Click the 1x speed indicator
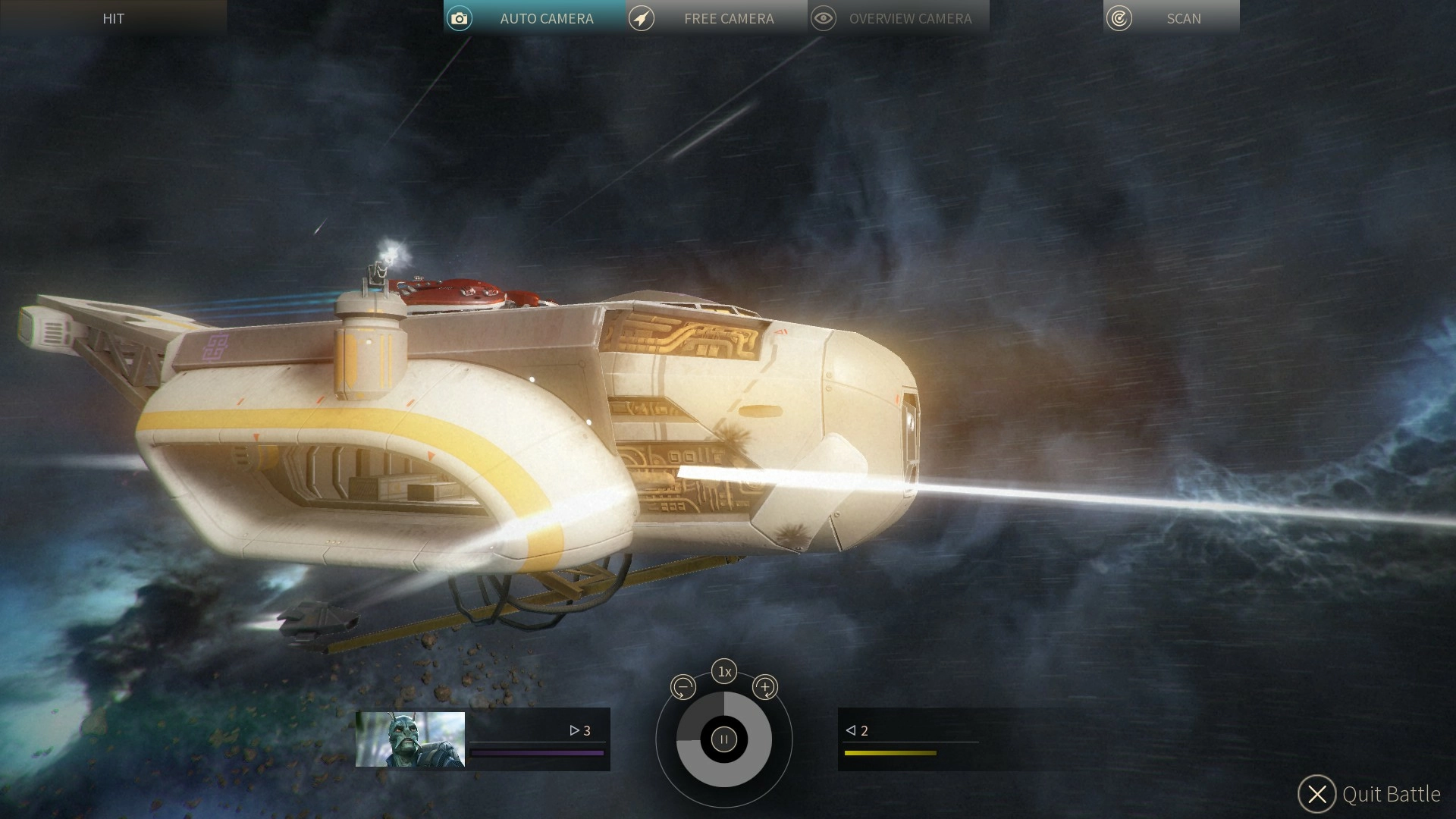Image resolution: width=1456 pixels, height=819 pixels. [x=724, y=671]
